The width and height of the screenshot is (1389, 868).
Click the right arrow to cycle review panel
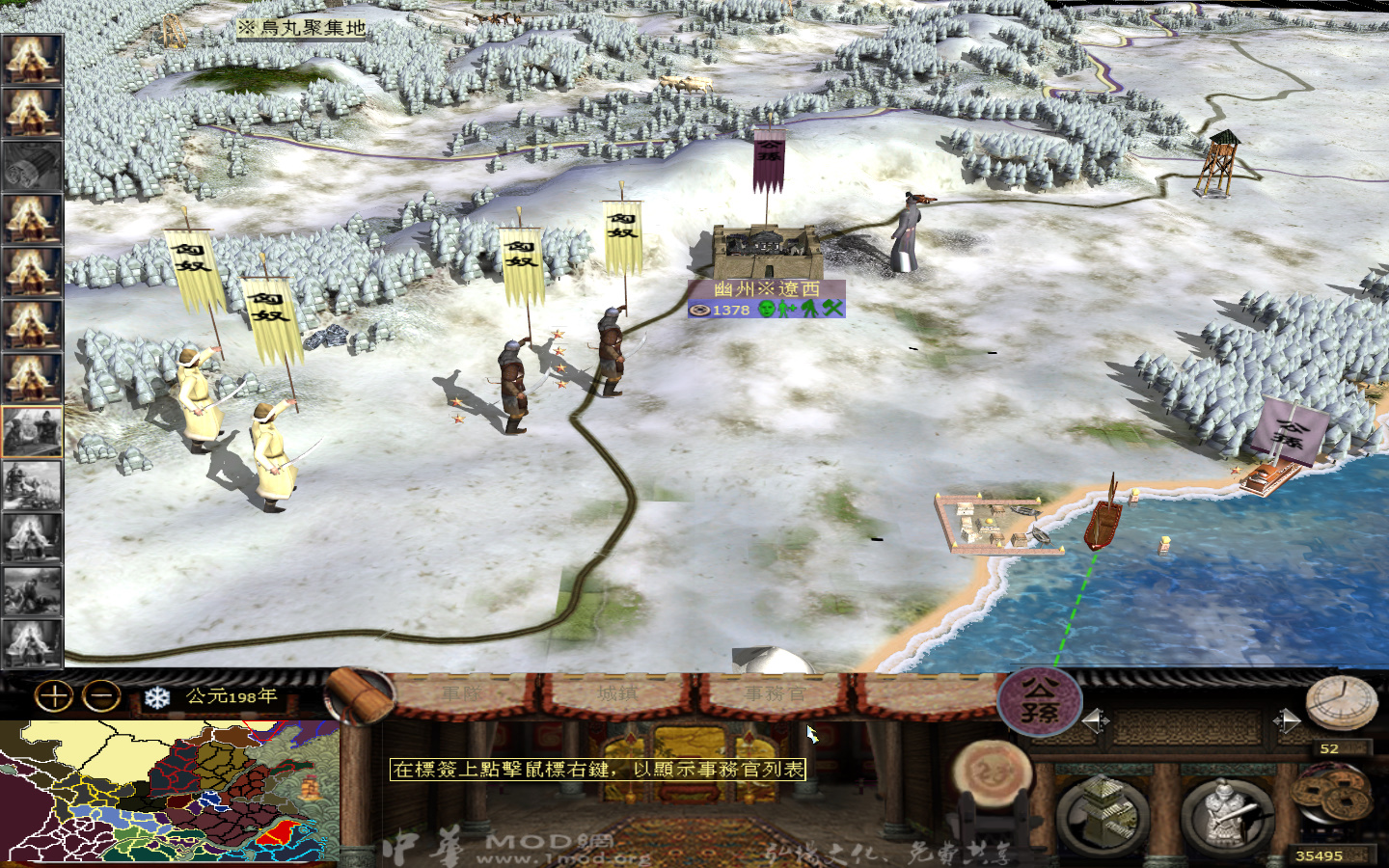[1290, 719]
